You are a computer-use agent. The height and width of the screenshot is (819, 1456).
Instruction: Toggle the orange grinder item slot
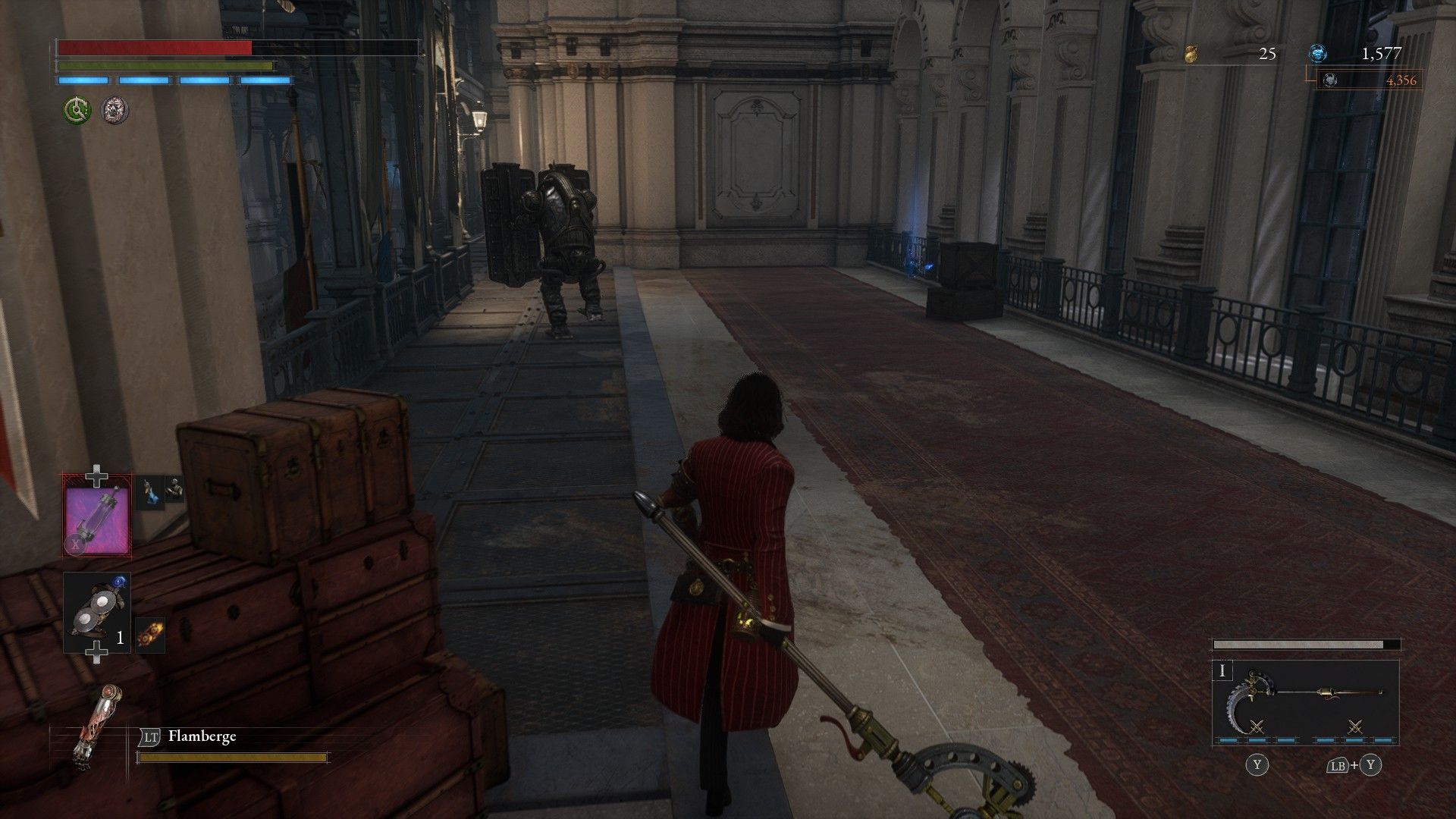point(151,635)
